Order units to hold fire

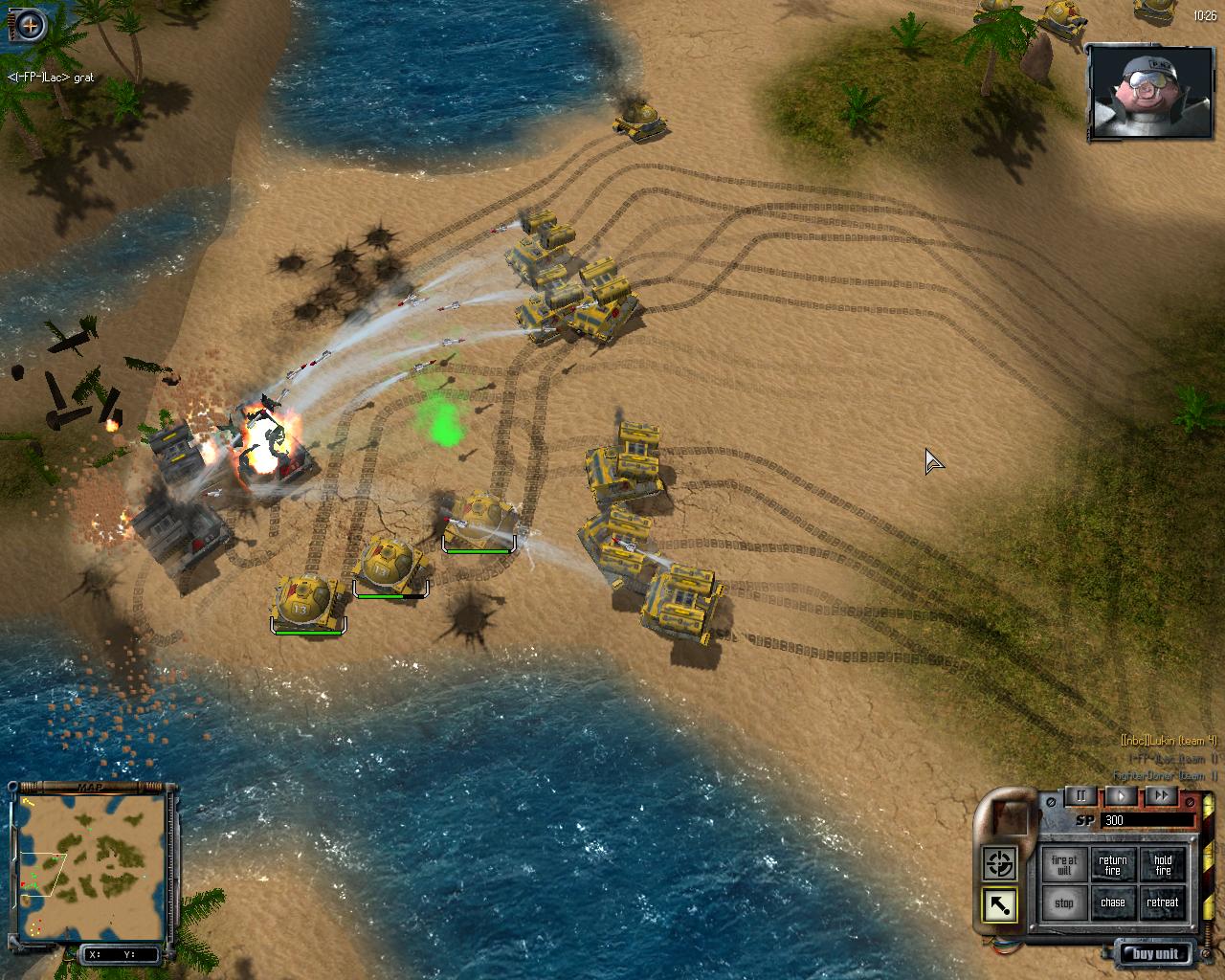(1163, 865)
